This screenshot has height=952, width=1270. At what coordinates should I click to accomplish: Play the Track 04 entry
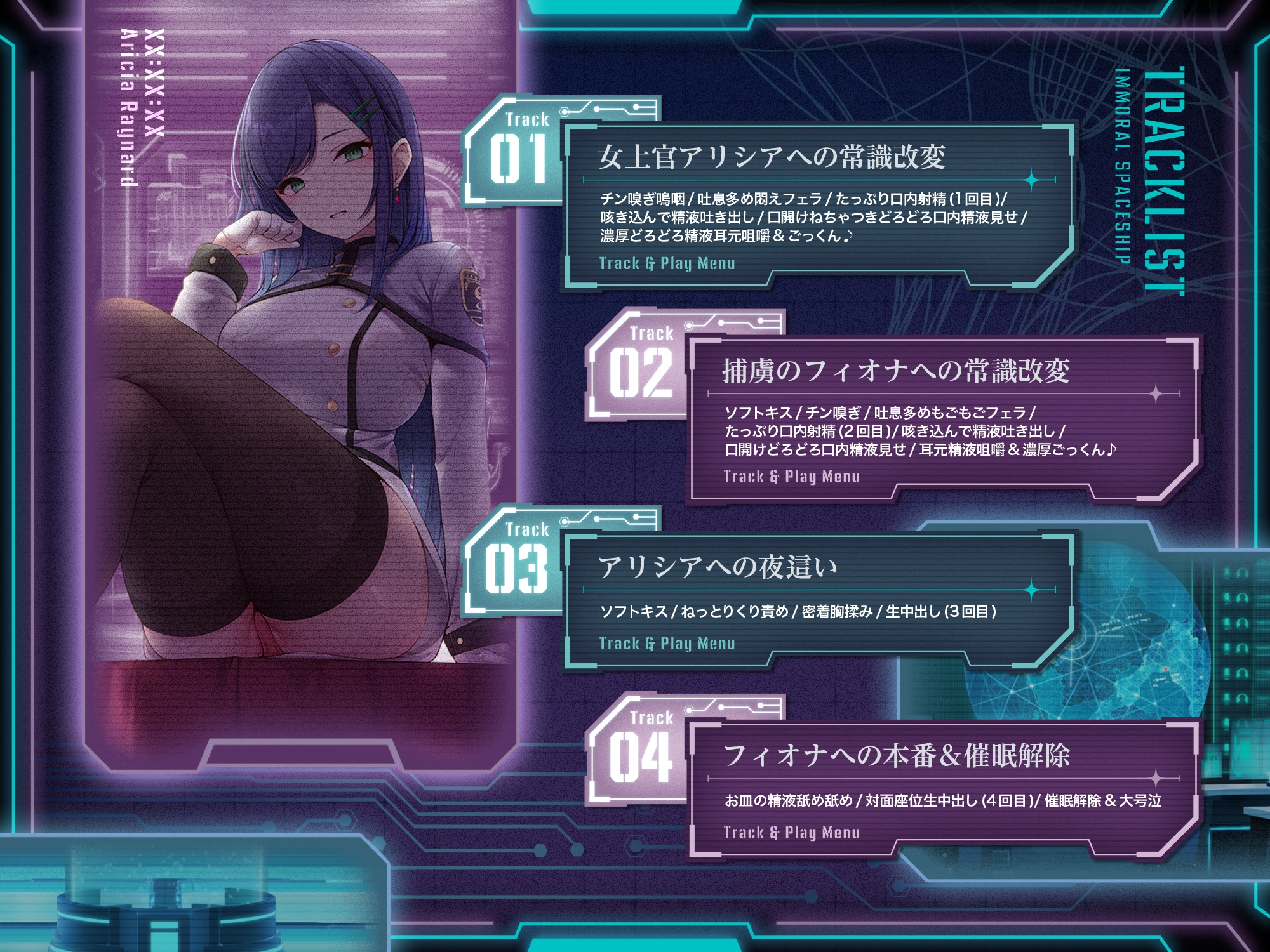[x=897, y=755]
